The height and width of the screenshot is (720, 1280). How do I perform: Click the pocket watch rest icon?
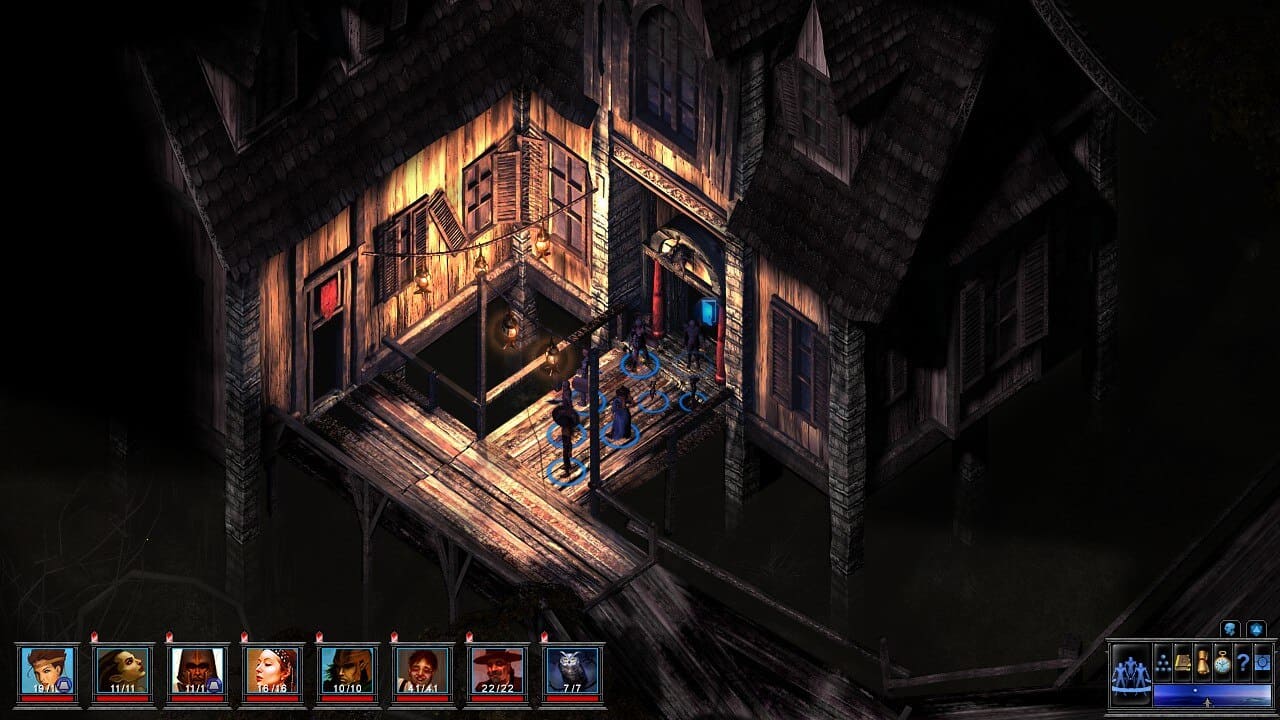coord(1223,662)
